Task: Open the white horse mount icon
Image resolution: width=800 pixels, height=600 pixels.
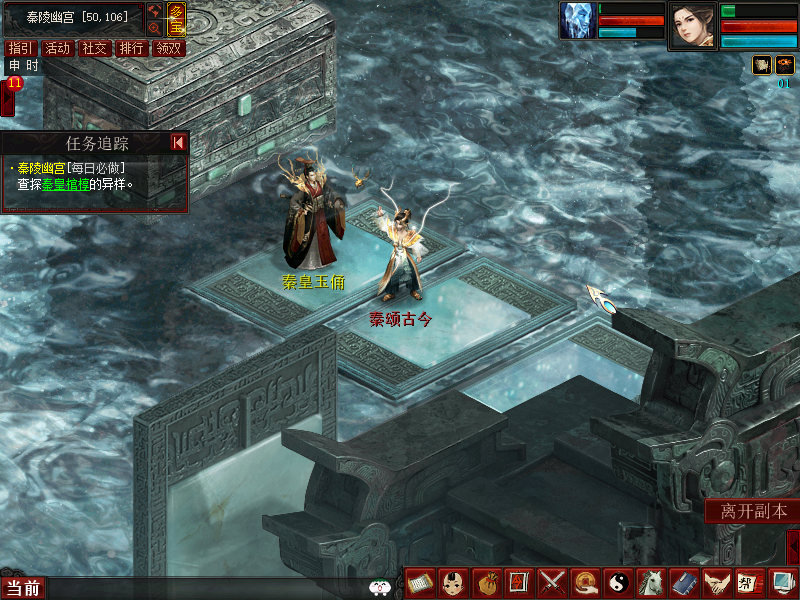Action: click(x=651, y=582)
